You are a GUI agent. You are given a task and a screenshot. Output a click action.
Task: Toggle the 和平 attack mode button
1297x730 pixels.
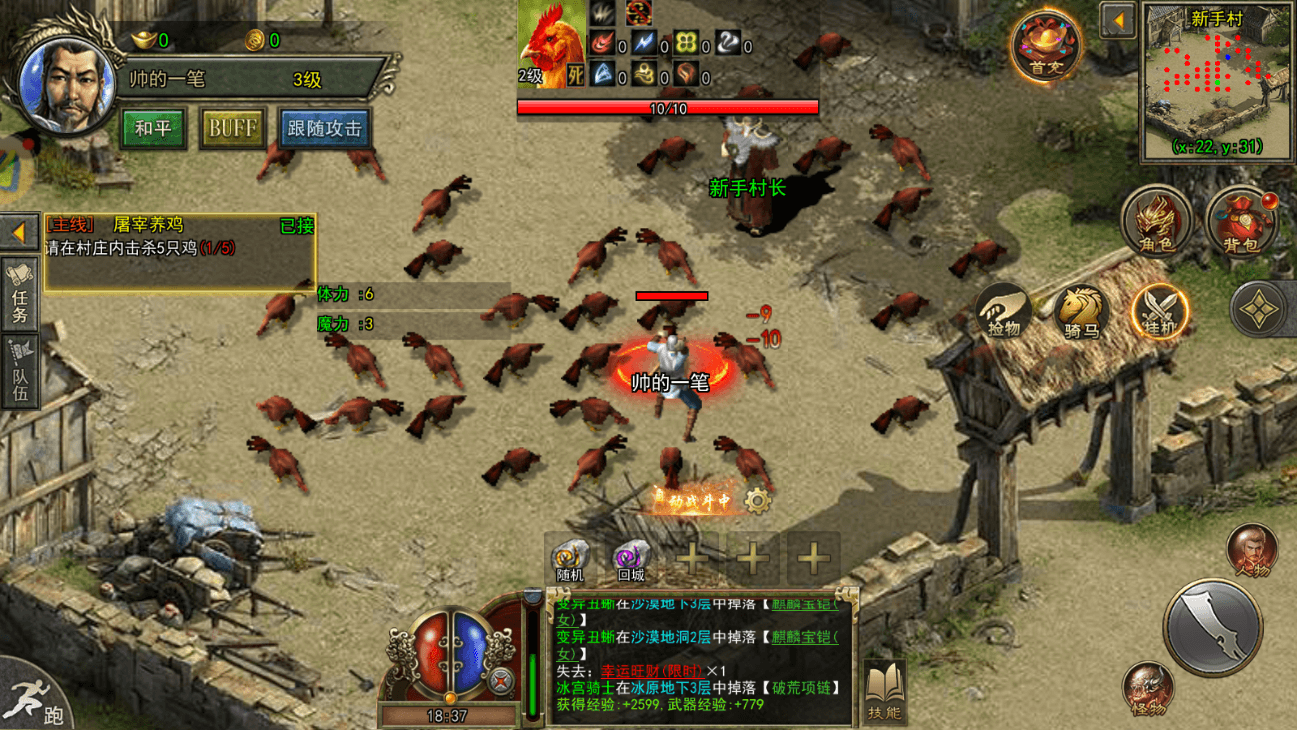[153, 129]
